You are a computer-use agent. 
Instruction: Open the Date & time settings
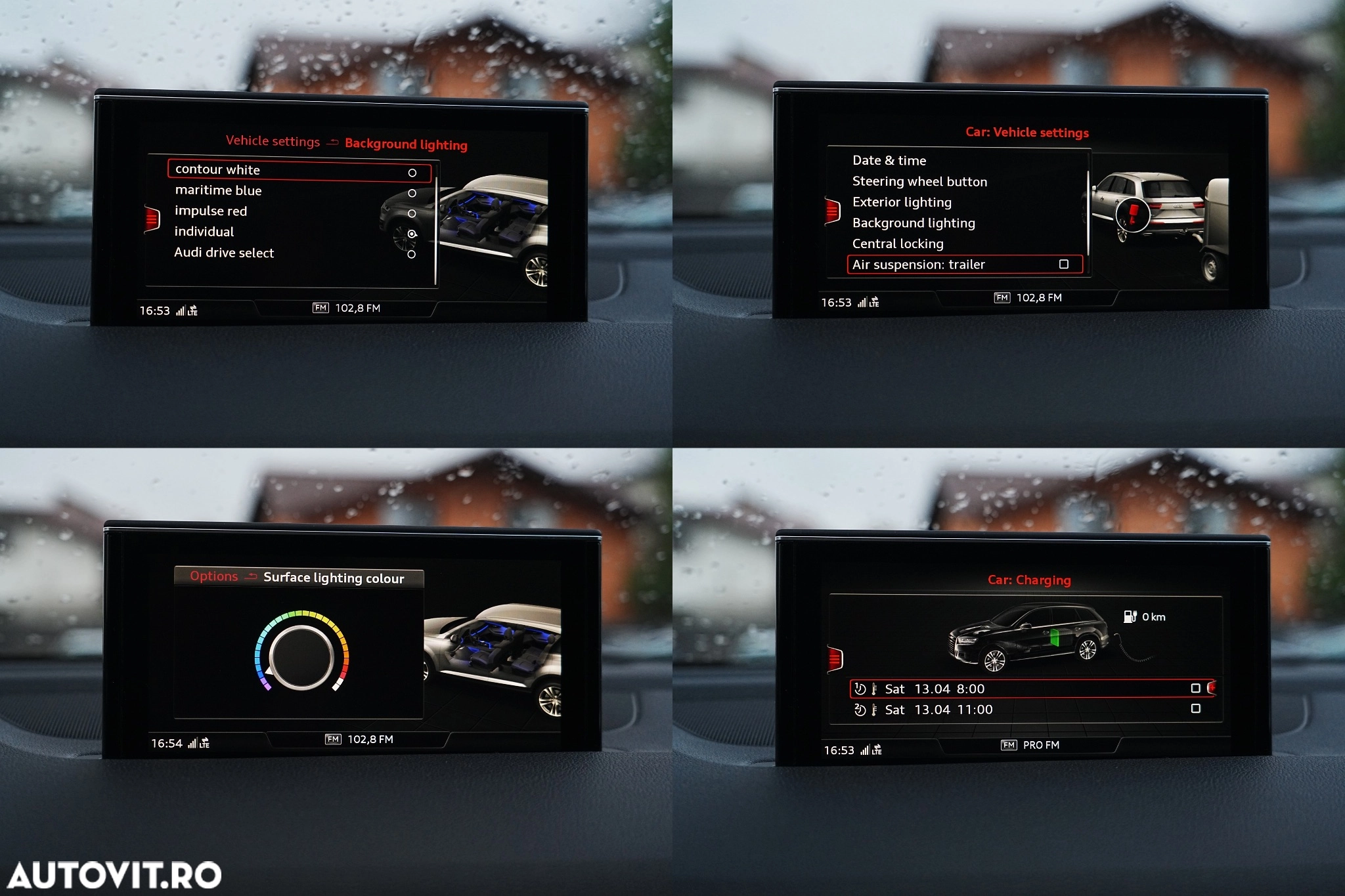889,160
